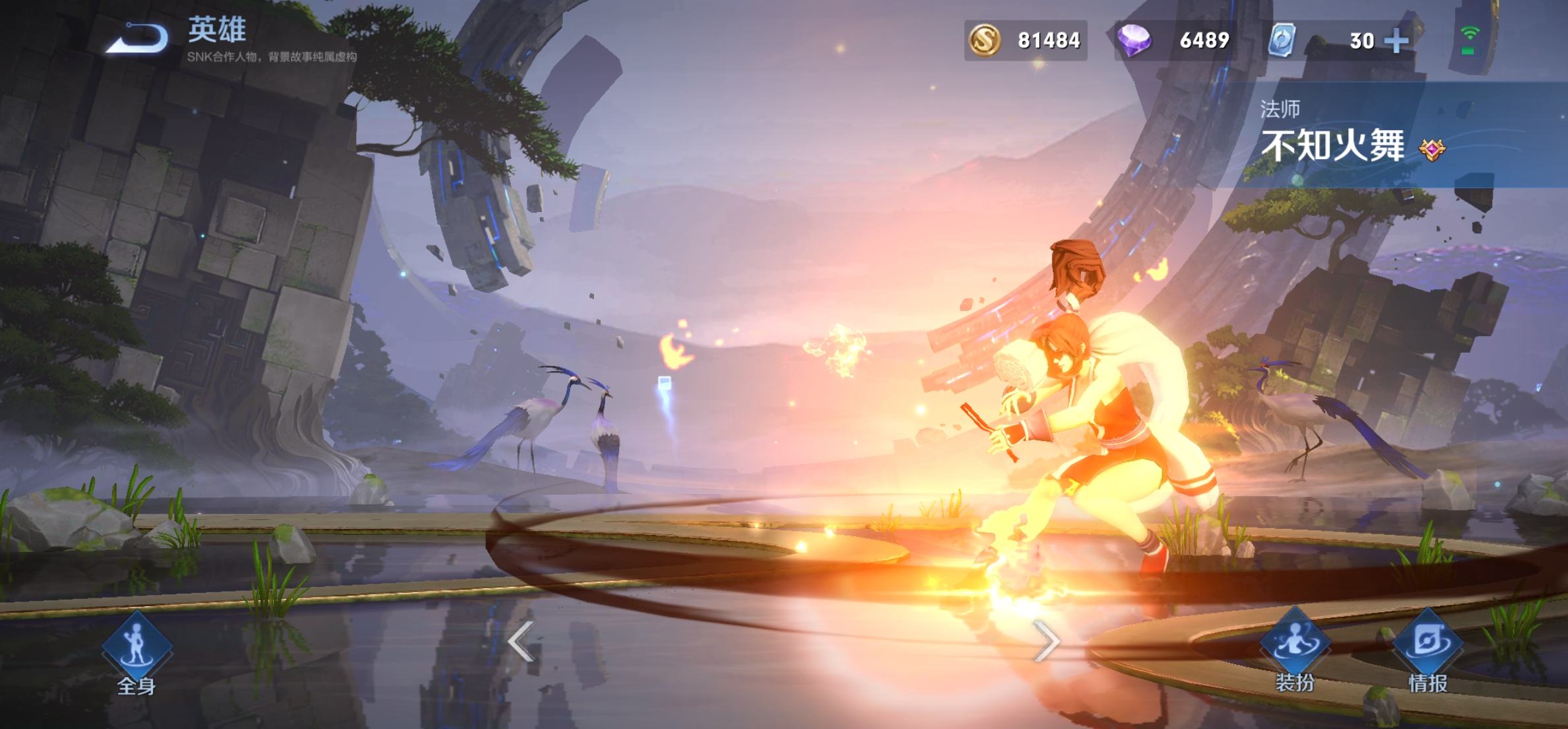
Task: Open the 装扮 skins menu
Action: [x=1295, y=649]
